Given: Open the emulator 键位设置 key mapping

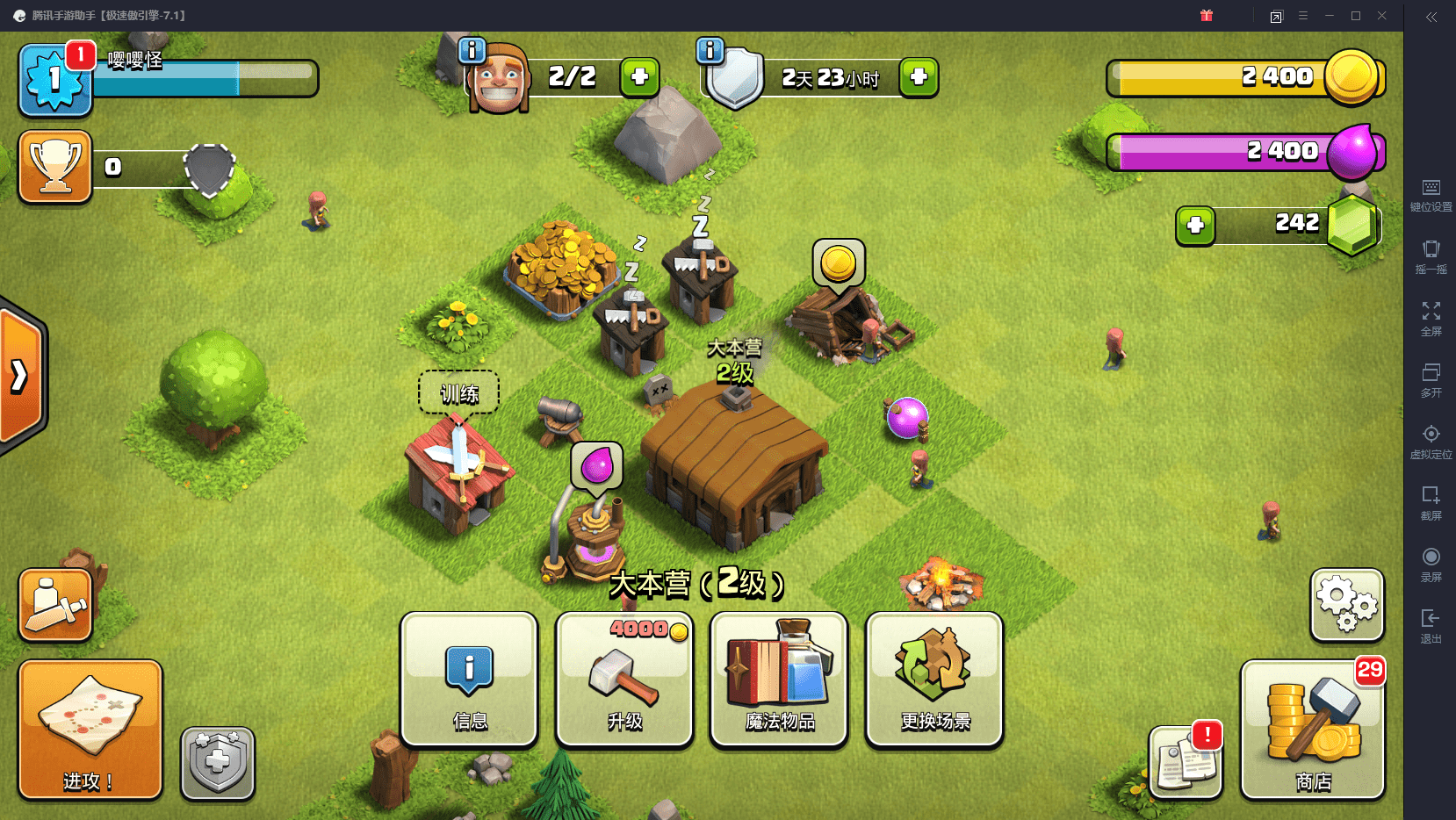Looking at the screenshot, I should [x=1431, y=195].
